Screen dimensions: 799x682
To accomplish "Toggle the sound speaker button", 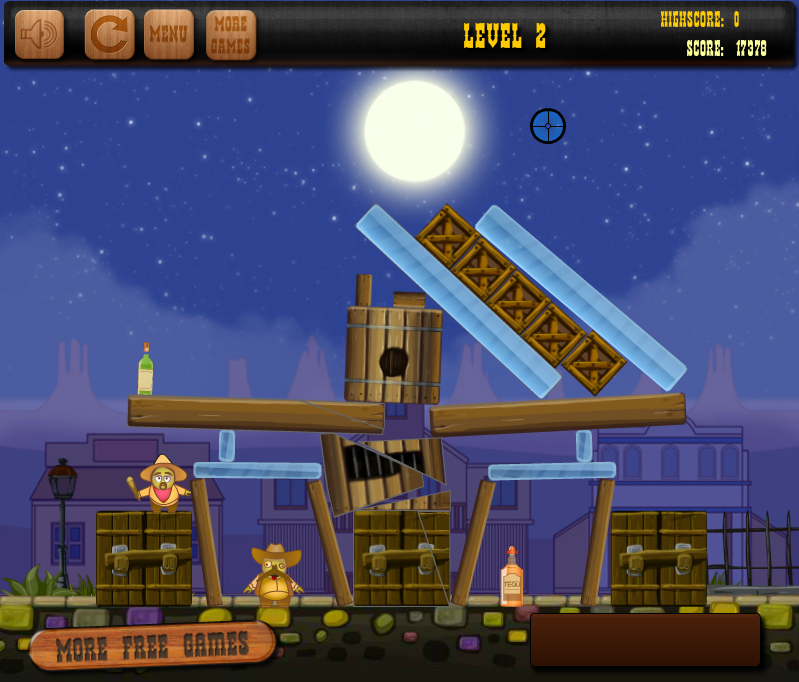I will [x=39, y=35].
